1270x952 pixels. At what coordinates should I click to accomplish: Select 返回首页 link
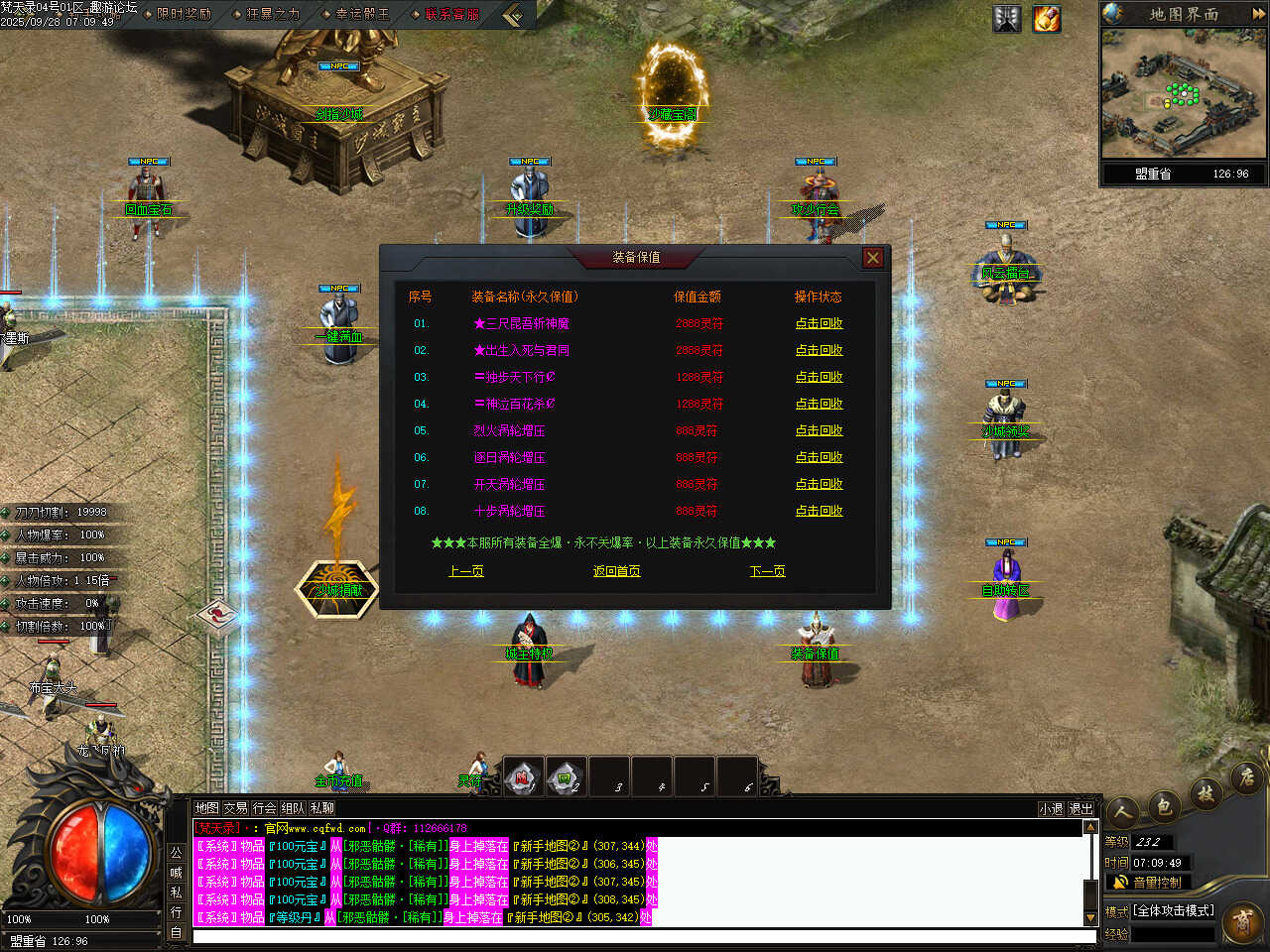(x=616, y=571)
